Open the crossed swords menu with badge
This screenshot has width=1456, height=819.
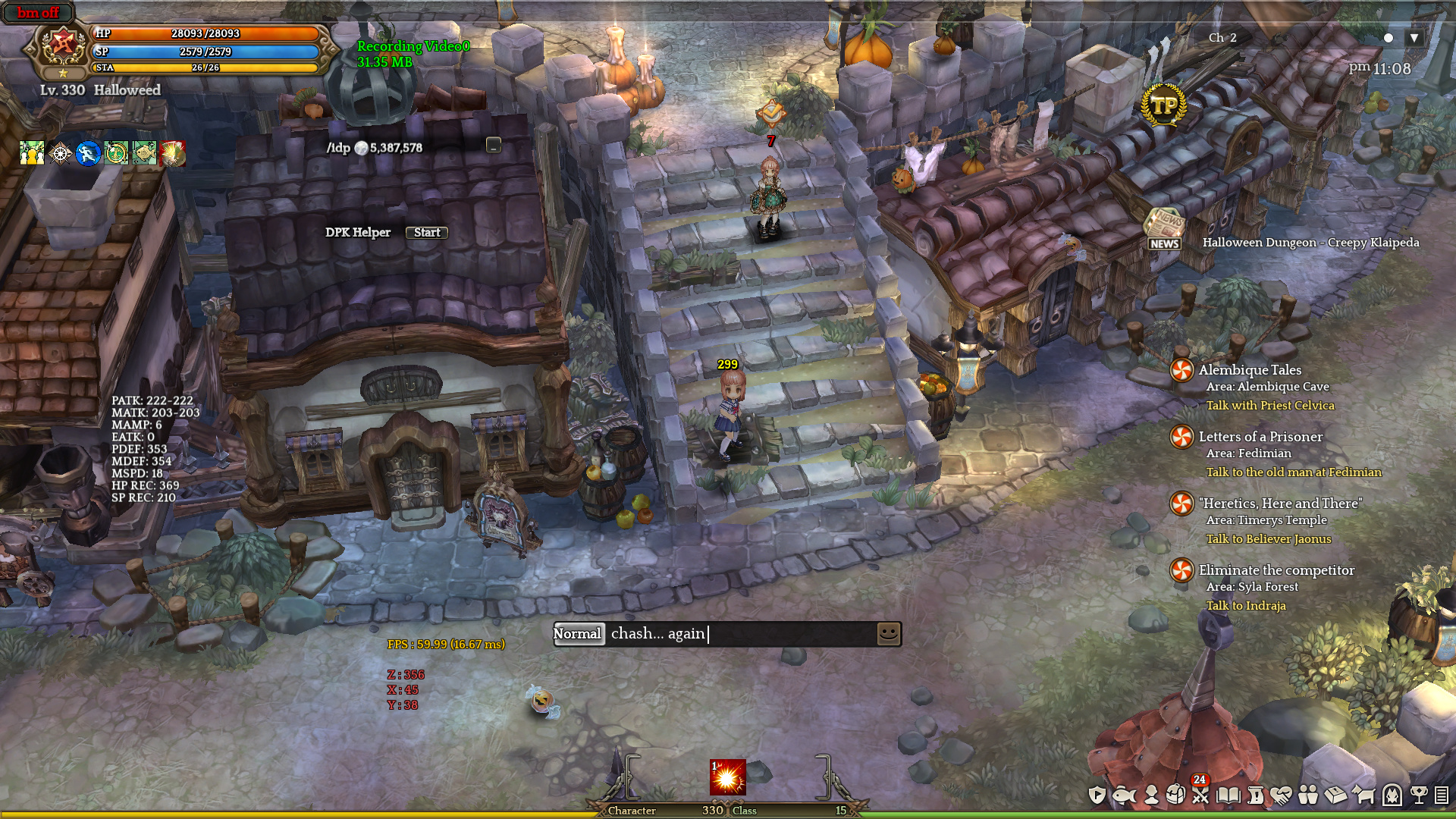pos(1200,795)
